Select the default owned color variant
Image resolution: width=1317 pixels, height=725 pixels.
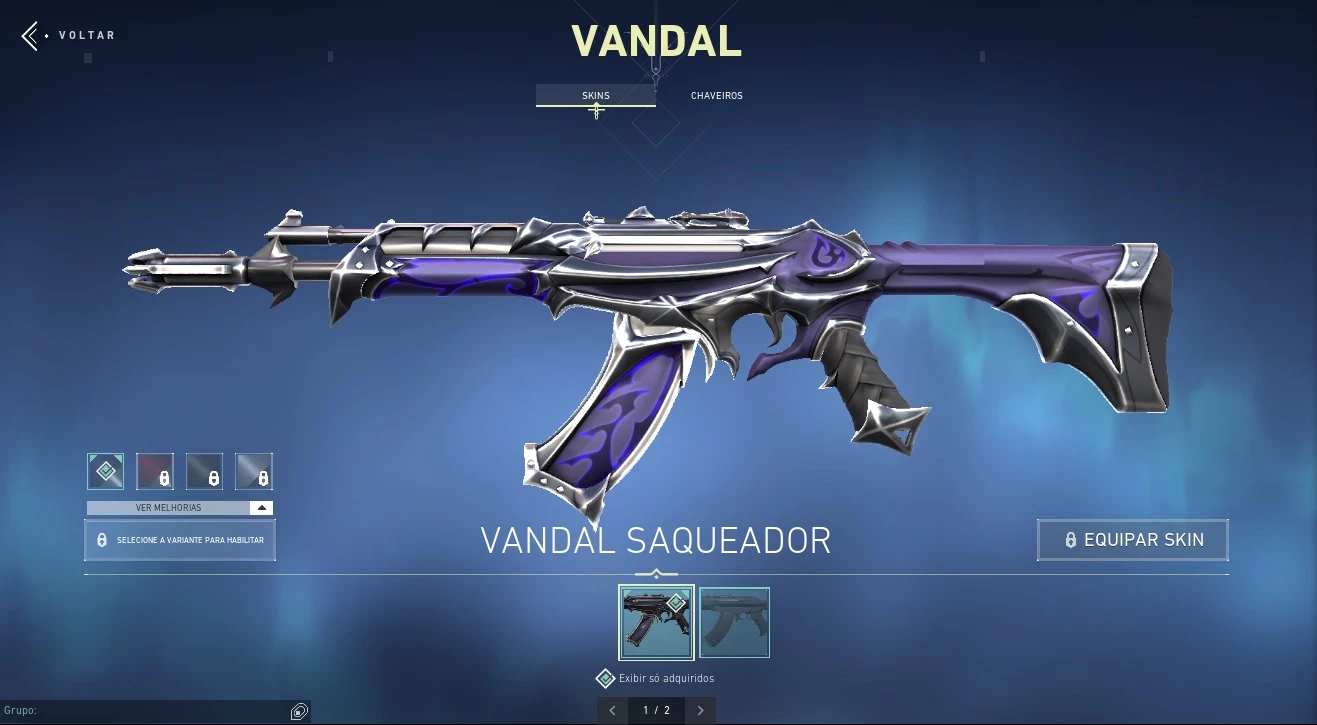click(106, 471)
